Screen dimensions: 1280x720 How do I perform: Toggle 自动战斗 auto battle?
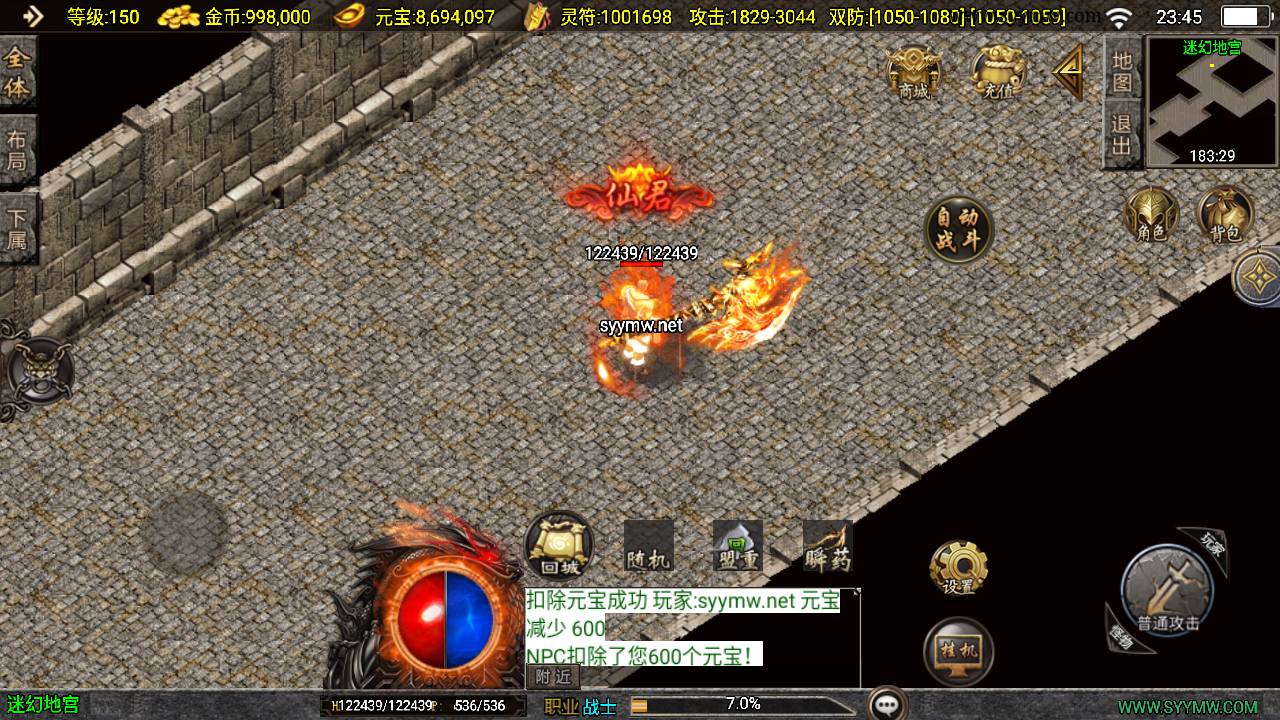[x=957, y=230]
